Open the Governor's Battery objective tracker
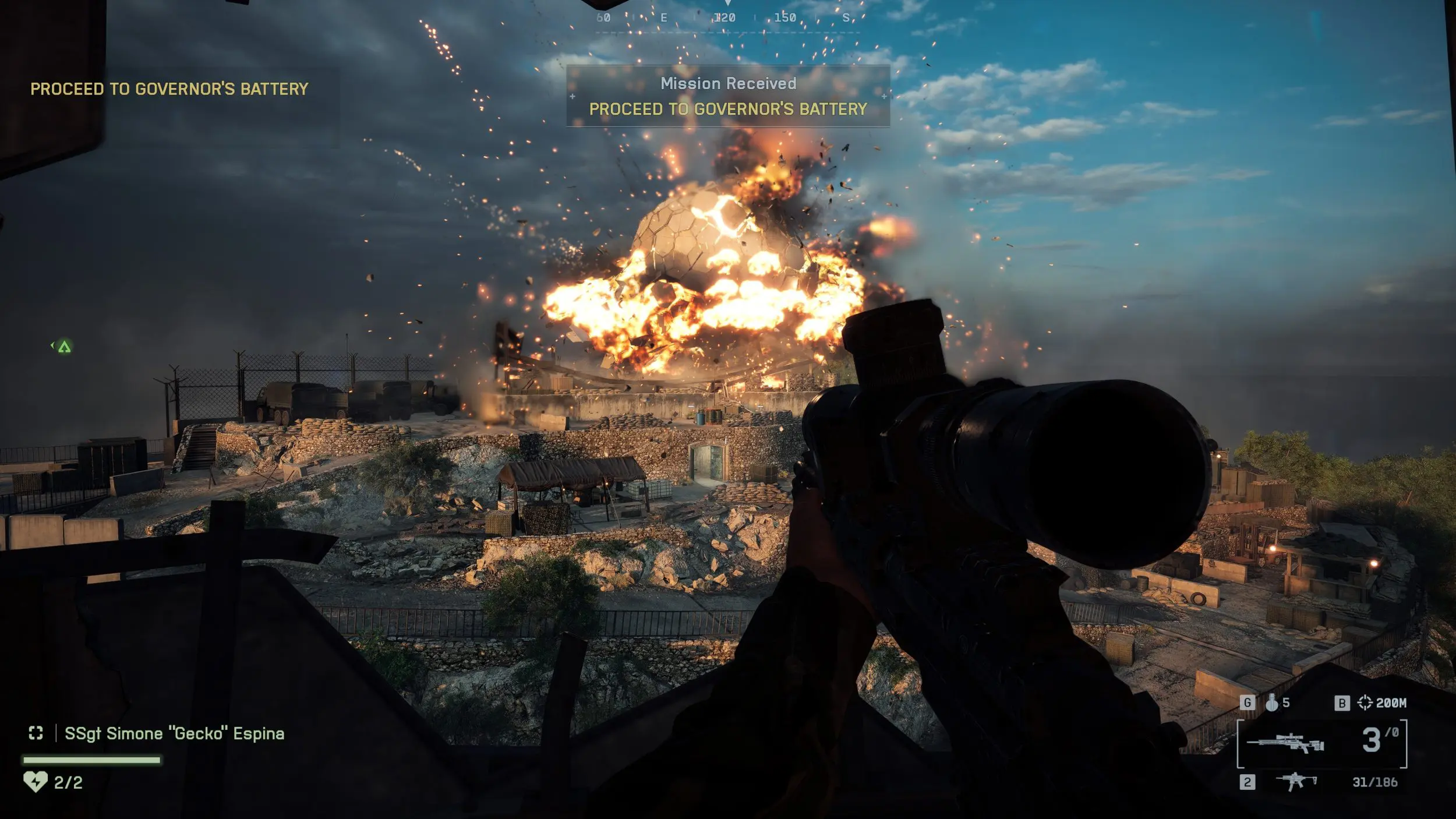Screen dimensions: 1456x819 tap(169, 89)
